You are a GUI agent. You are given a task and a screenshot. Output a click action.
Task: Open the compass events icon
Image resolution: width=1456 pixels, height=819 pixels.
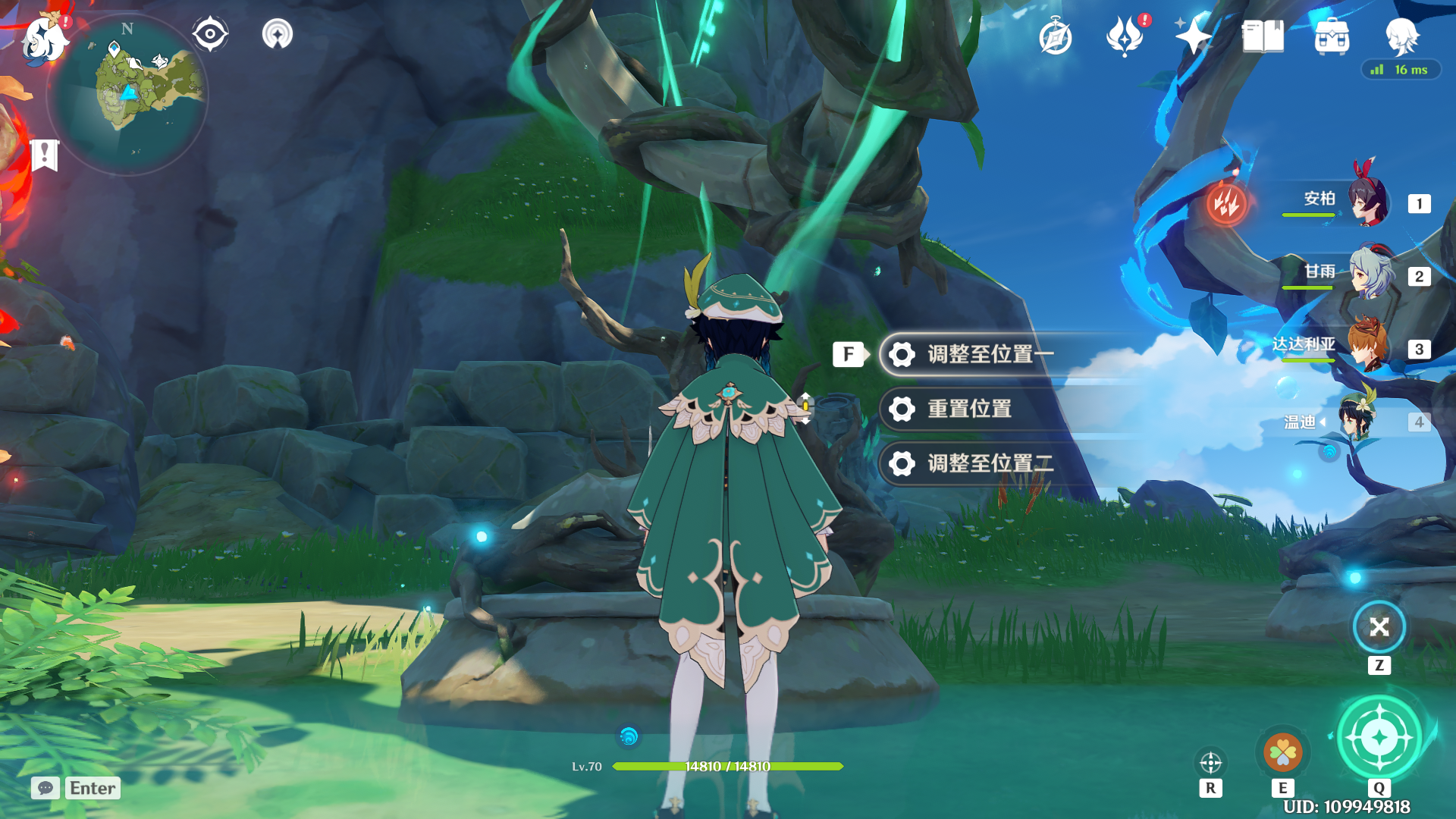(1056, 37)
